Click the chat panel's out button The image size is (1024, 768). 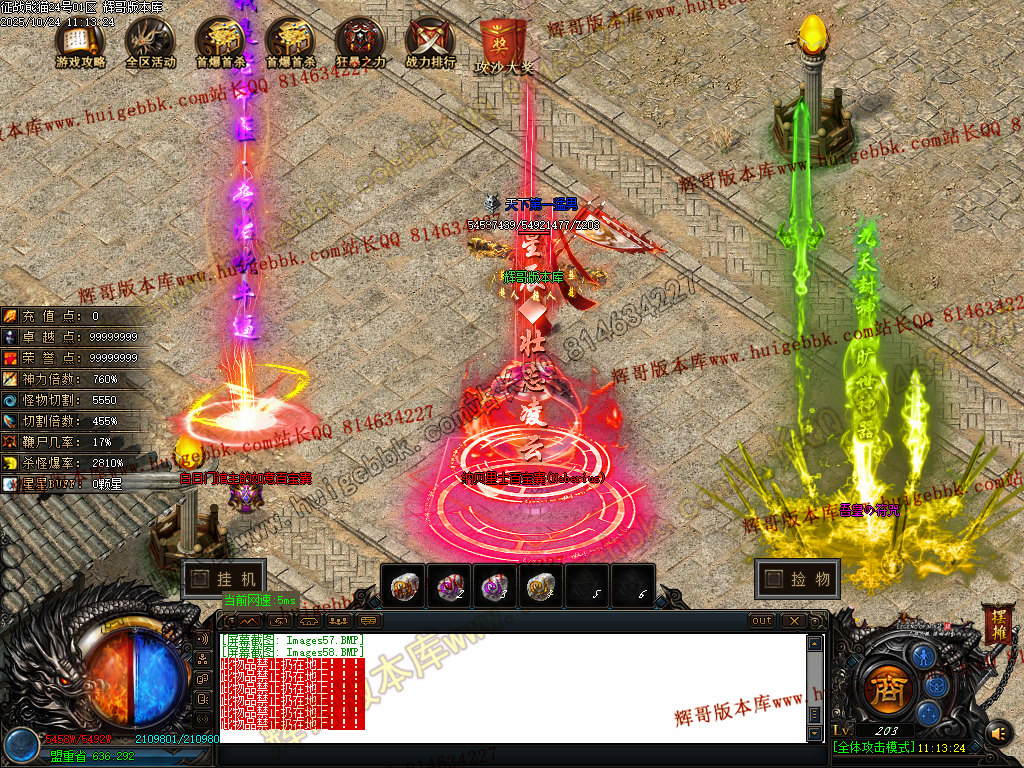pos(762,621)
